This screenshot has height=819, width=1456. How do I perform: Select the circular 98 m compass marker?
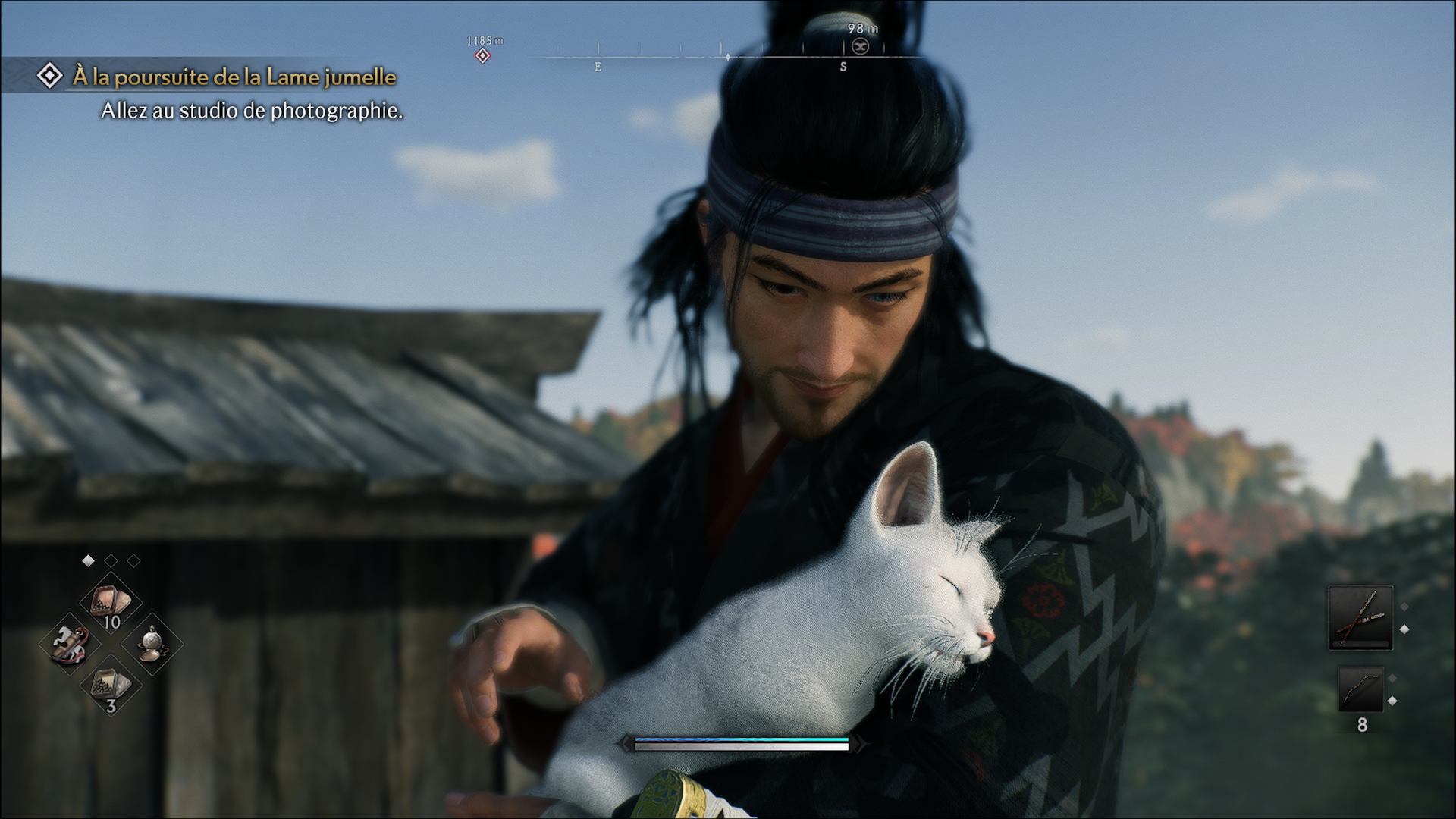pyautogui.click(x=860, y=46)
